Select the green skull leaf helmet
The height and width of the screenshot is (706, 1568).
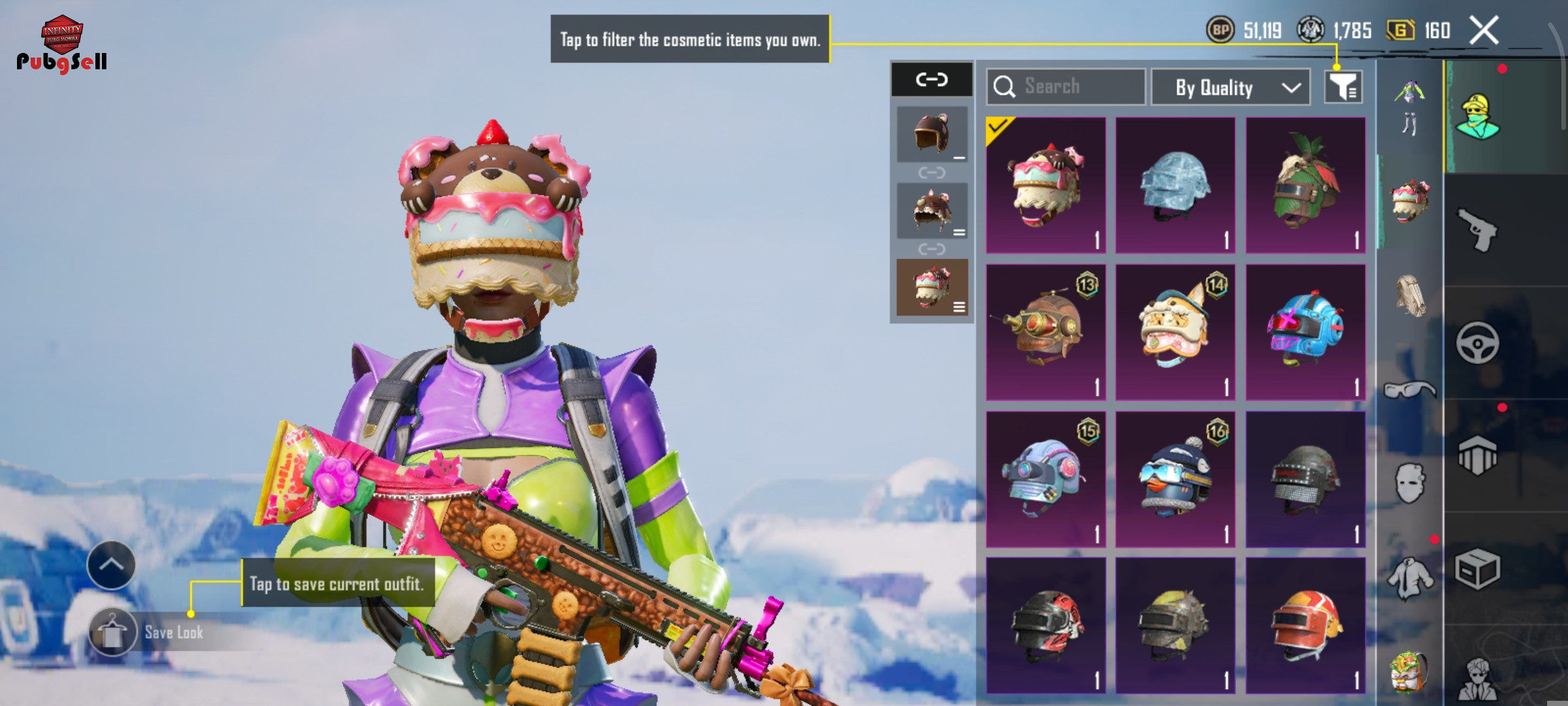tap(1305, 185)
